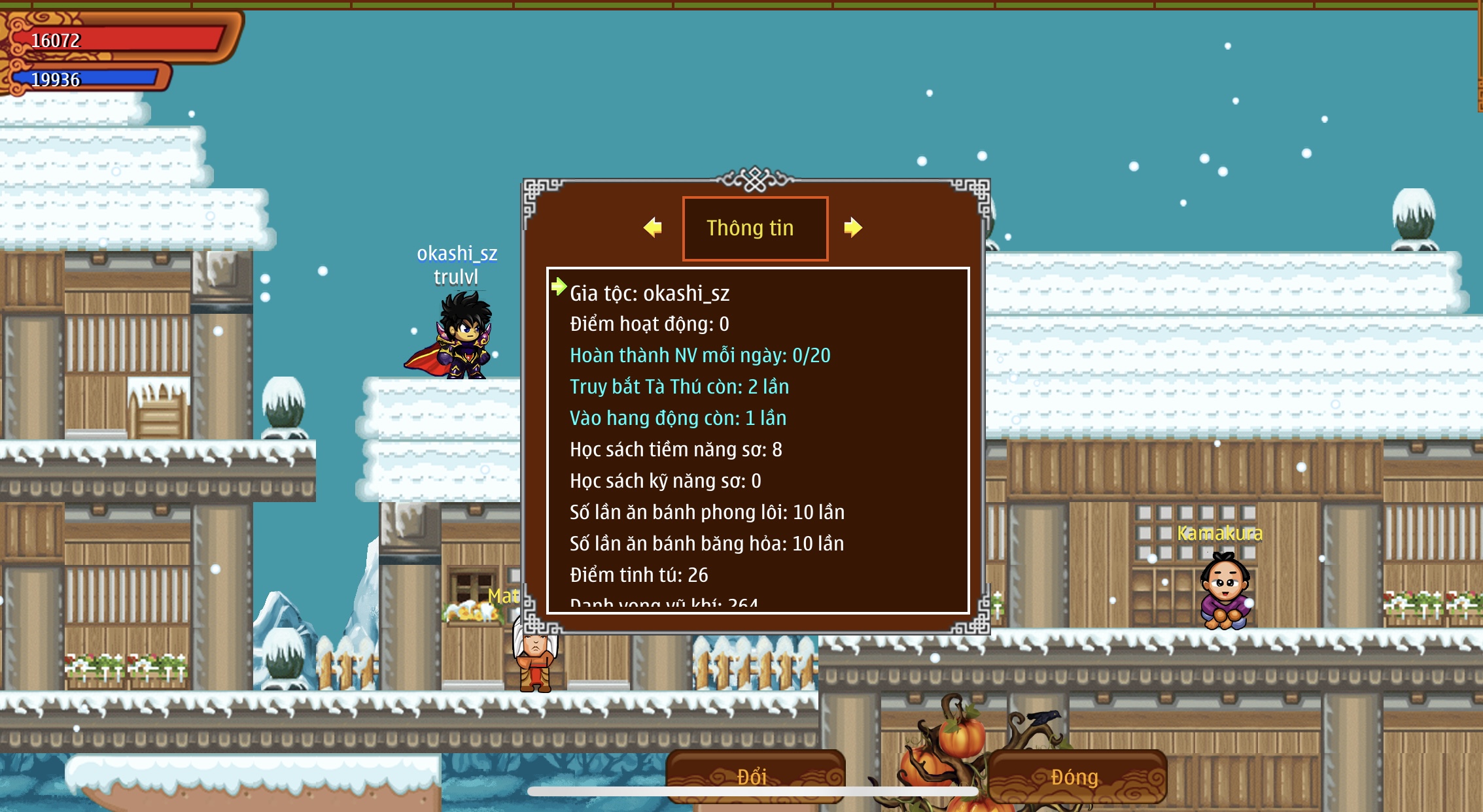Screen dimensions: 1483x812
Task: Click the left yellow arrow beside Thông tin
Action: 653,228
